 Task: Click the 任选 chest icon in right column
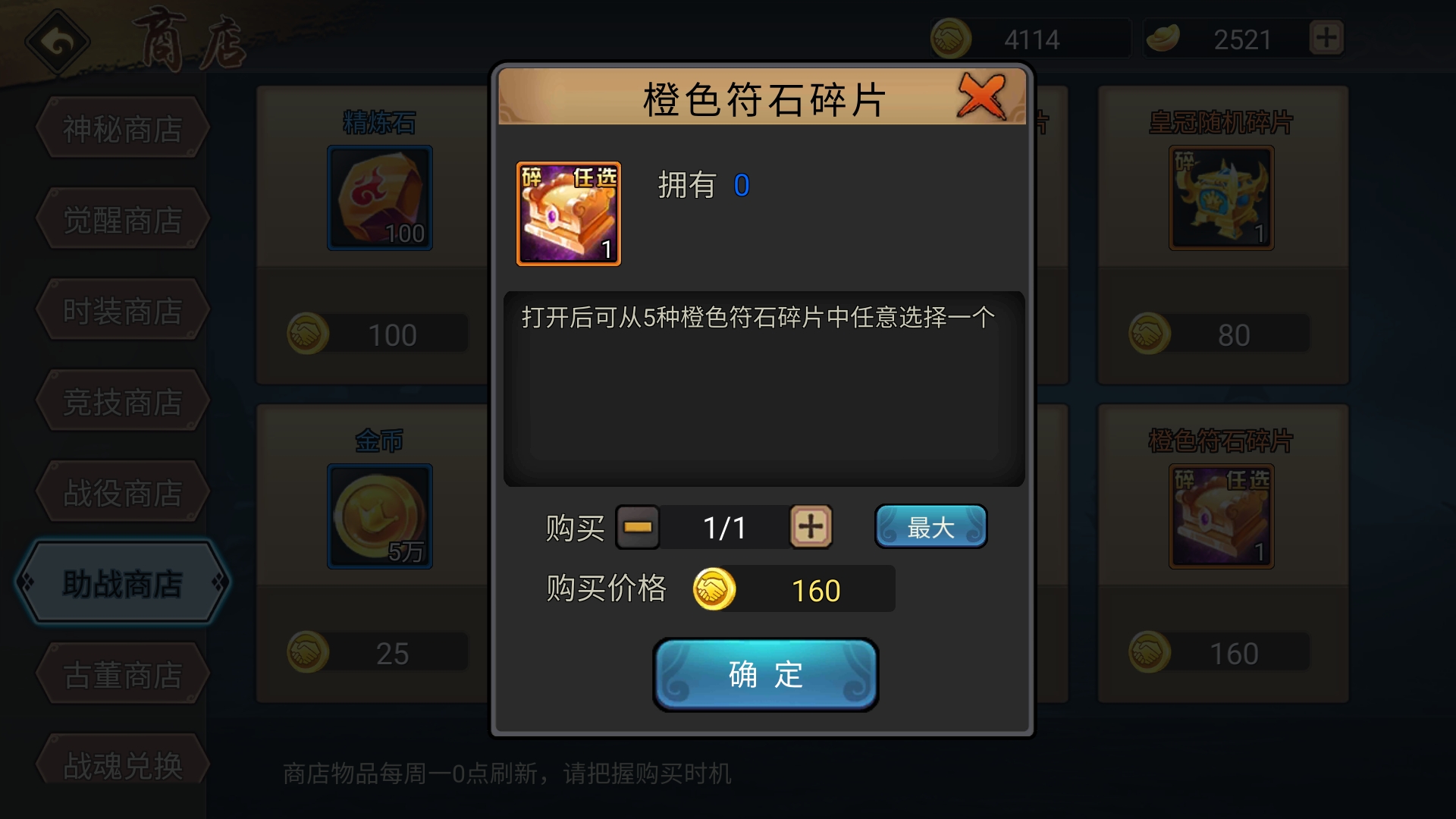coord(1222,516)
